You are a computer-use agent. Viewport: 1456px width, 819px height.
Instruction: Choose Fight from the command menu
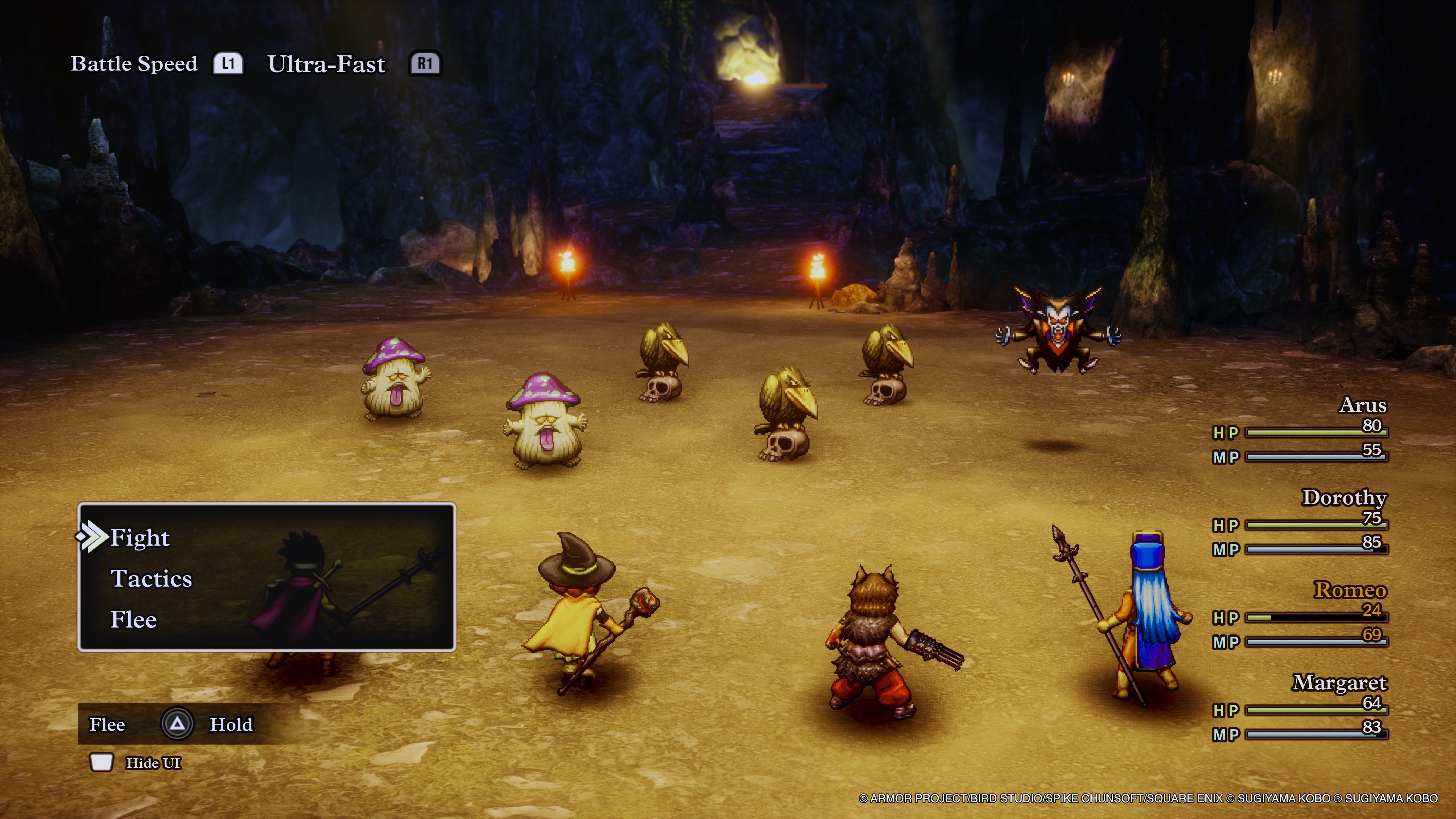139,538
